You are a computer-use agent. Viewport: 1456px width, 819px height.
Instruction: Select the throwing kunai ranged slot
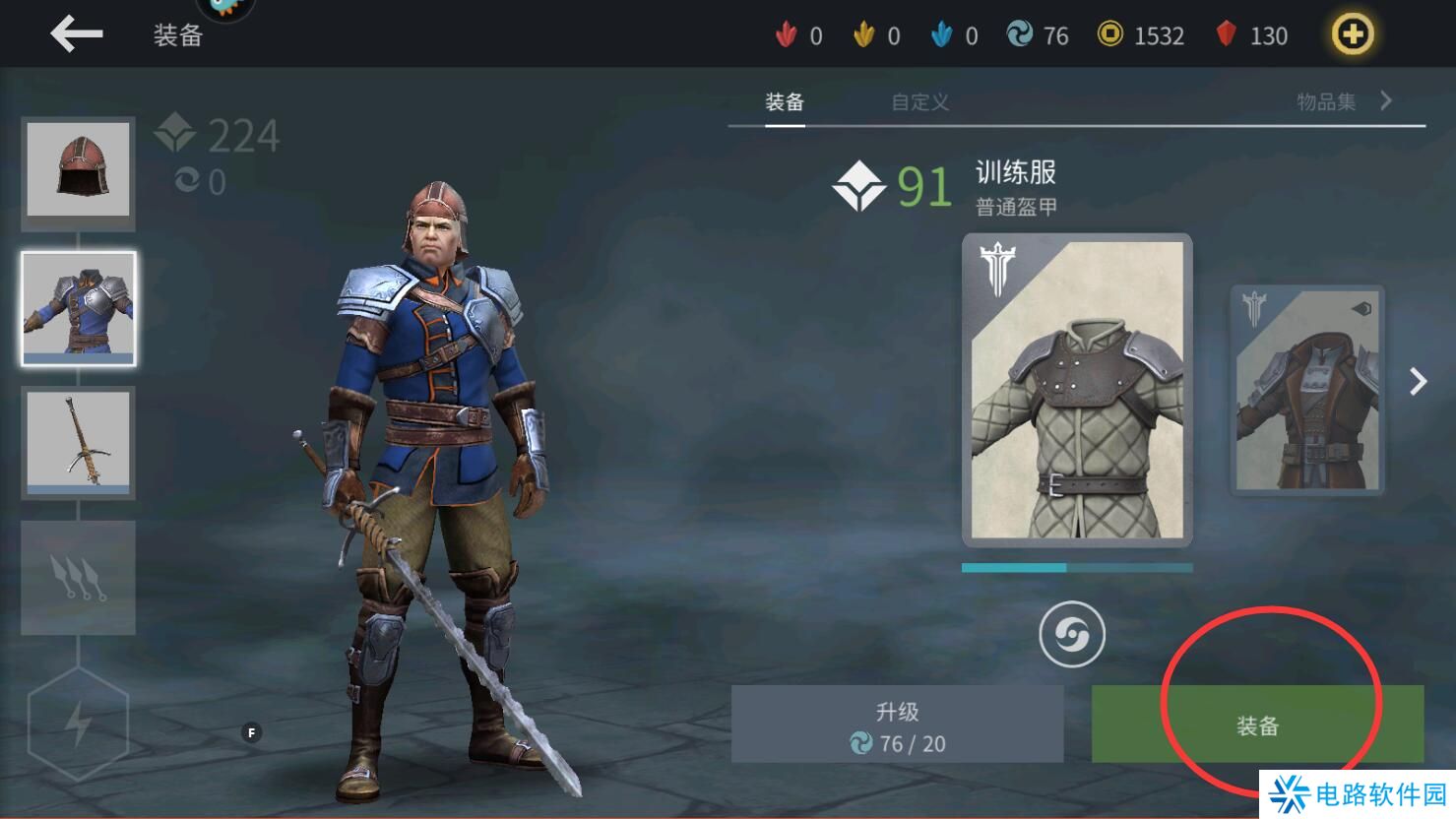coord(79,577)
